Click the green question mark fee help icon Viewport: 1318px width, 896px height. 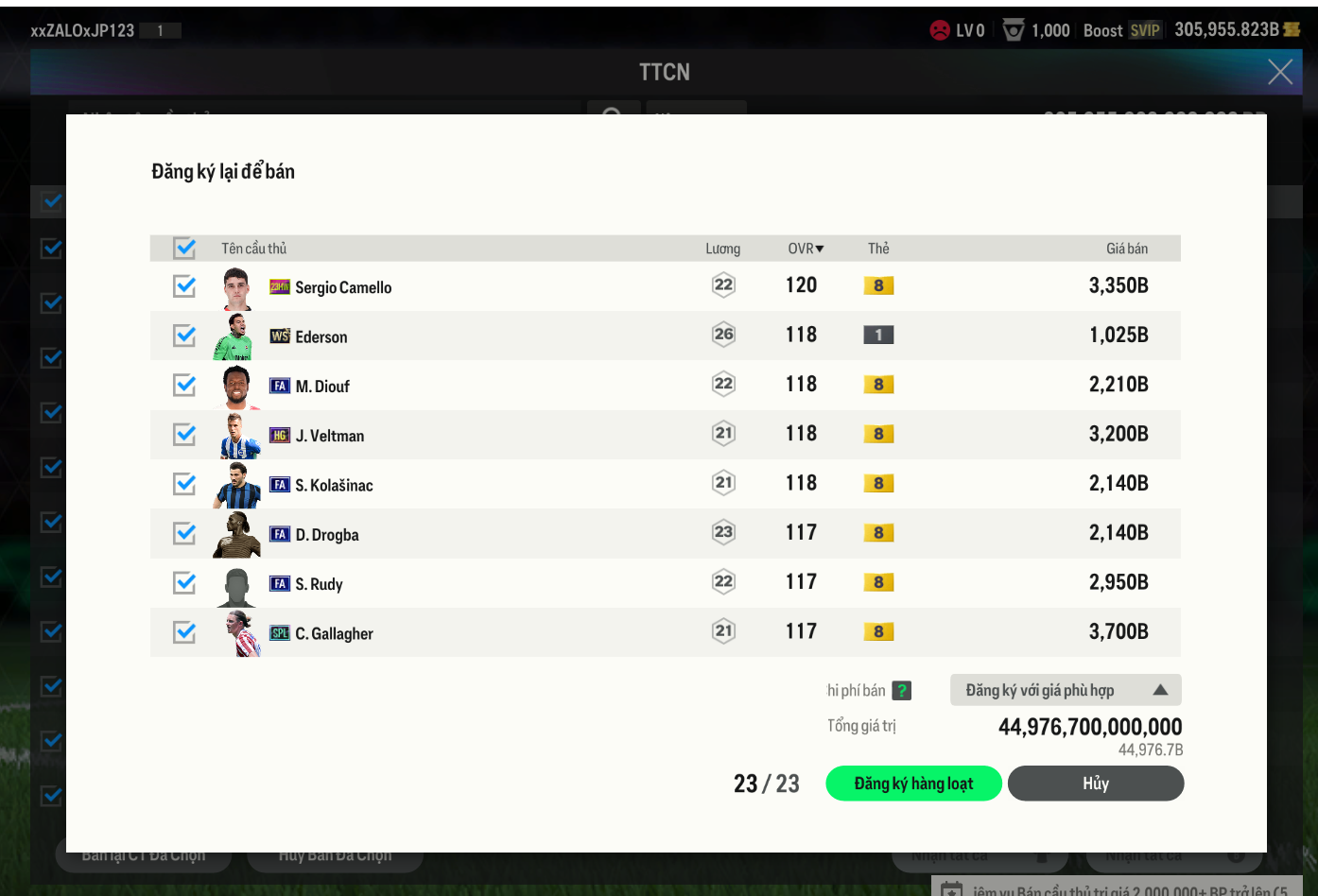tap(902, 691)
